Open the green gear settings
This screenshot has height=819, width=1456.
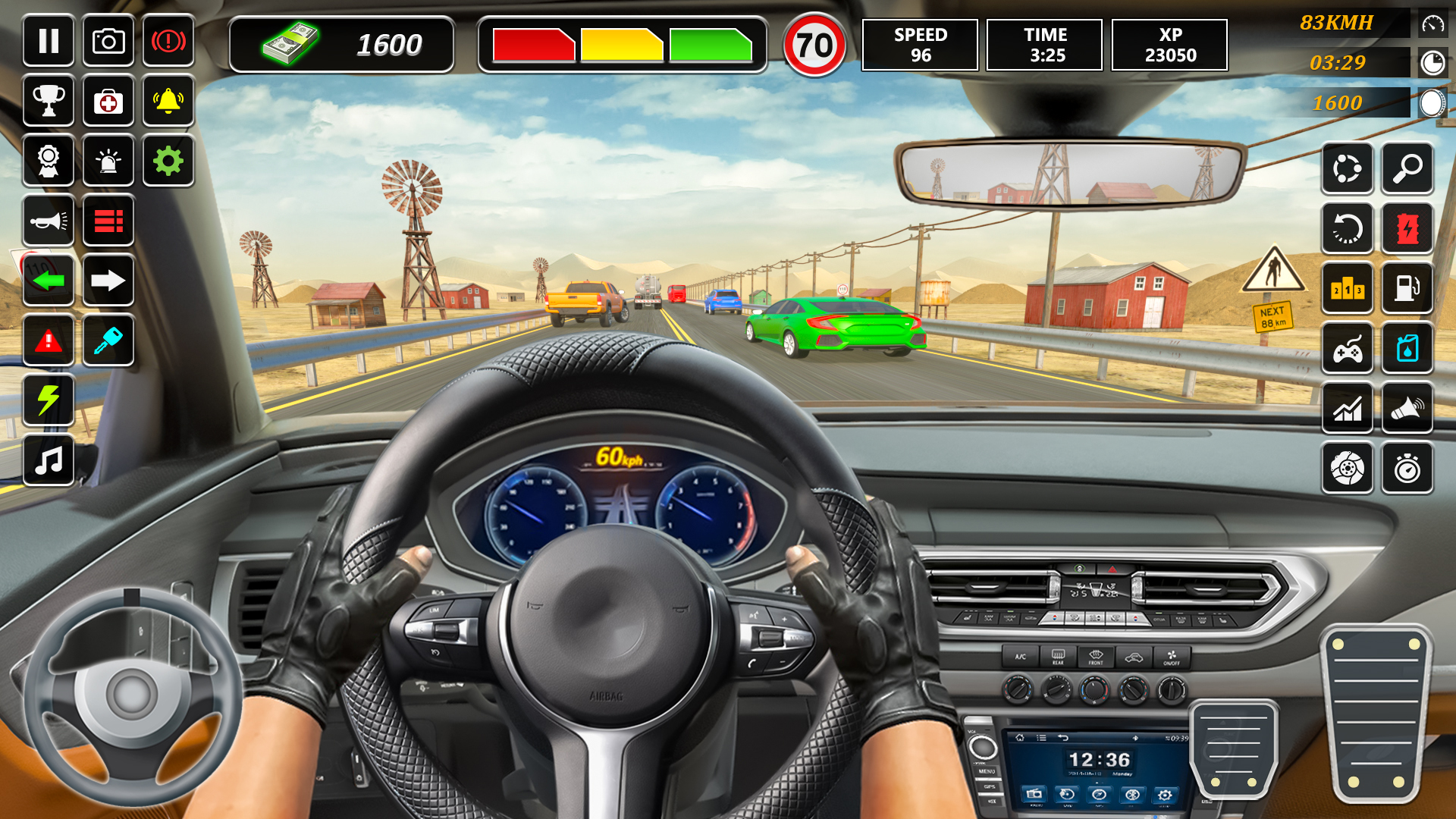pyautogui.click(x=168, y=161)
